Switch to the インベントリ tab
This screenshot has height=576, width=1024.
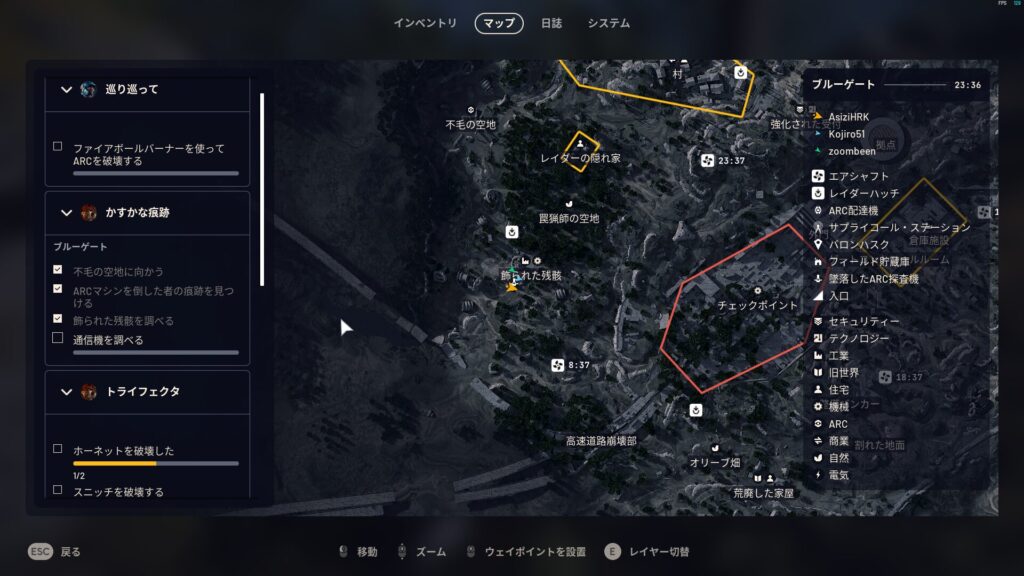[425, 23]
